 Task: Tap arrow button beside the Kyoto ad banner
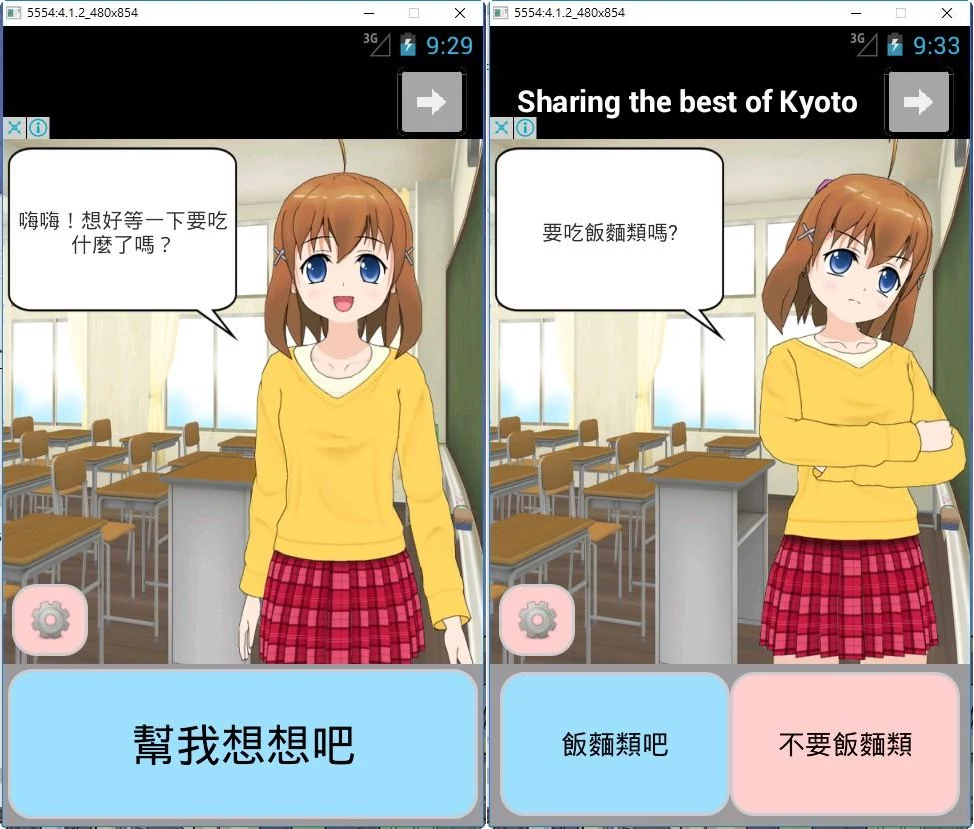[x=918, y=102]
